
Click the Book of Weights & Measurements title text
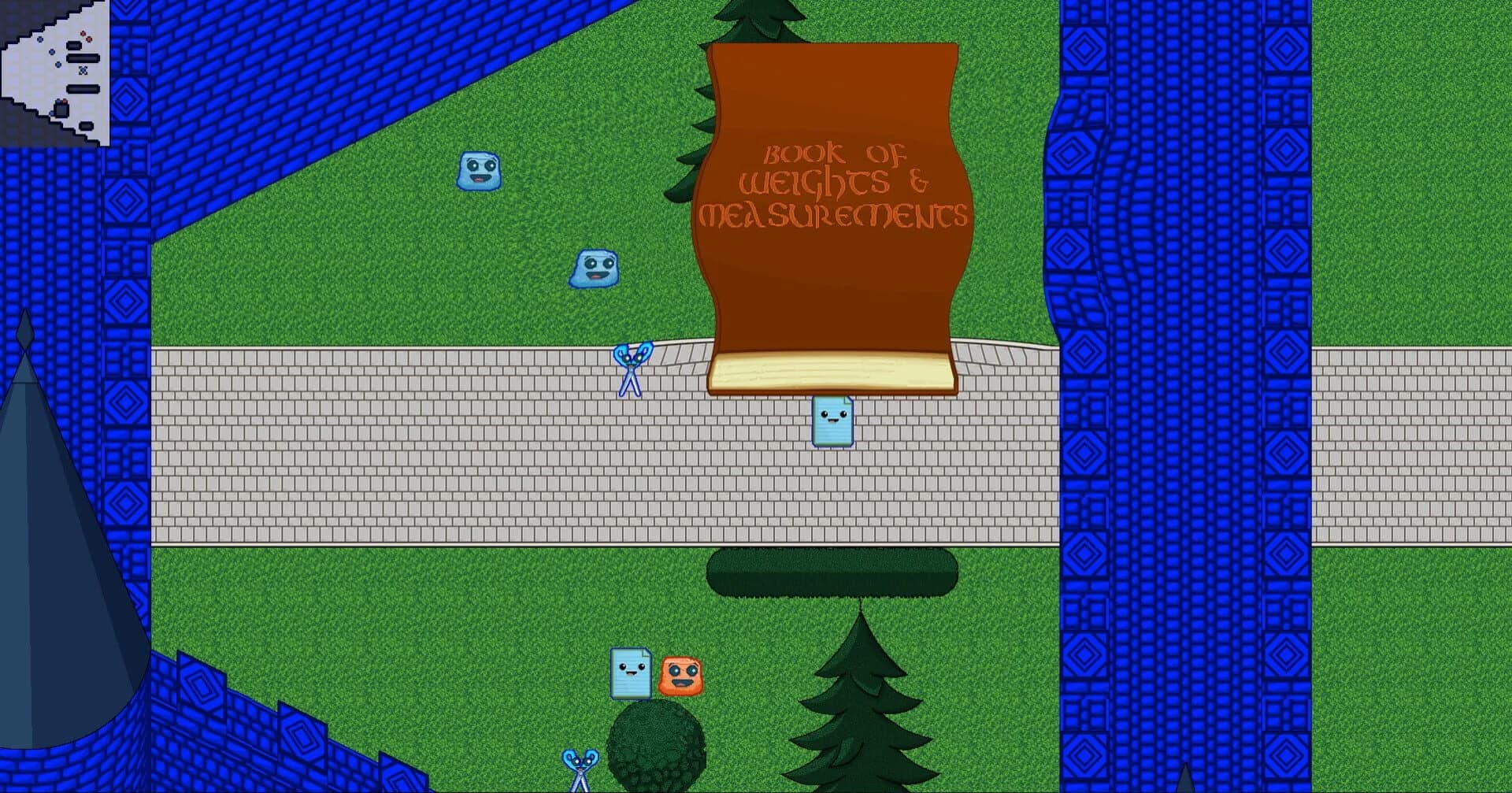coord(835,185)
